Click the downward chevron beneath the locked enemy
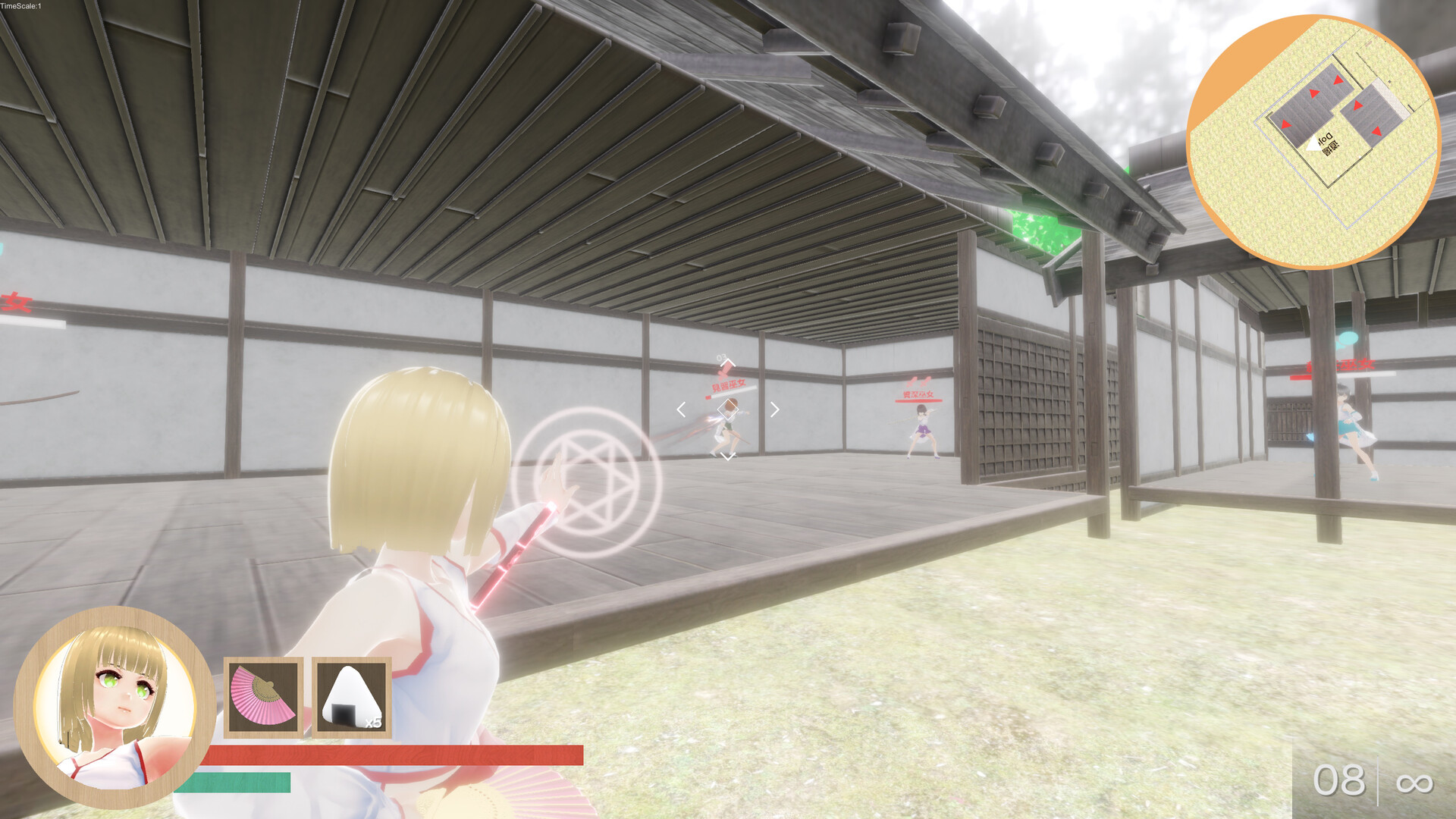The height and width of the screenshot is (819, 1456). click(728, 456)
